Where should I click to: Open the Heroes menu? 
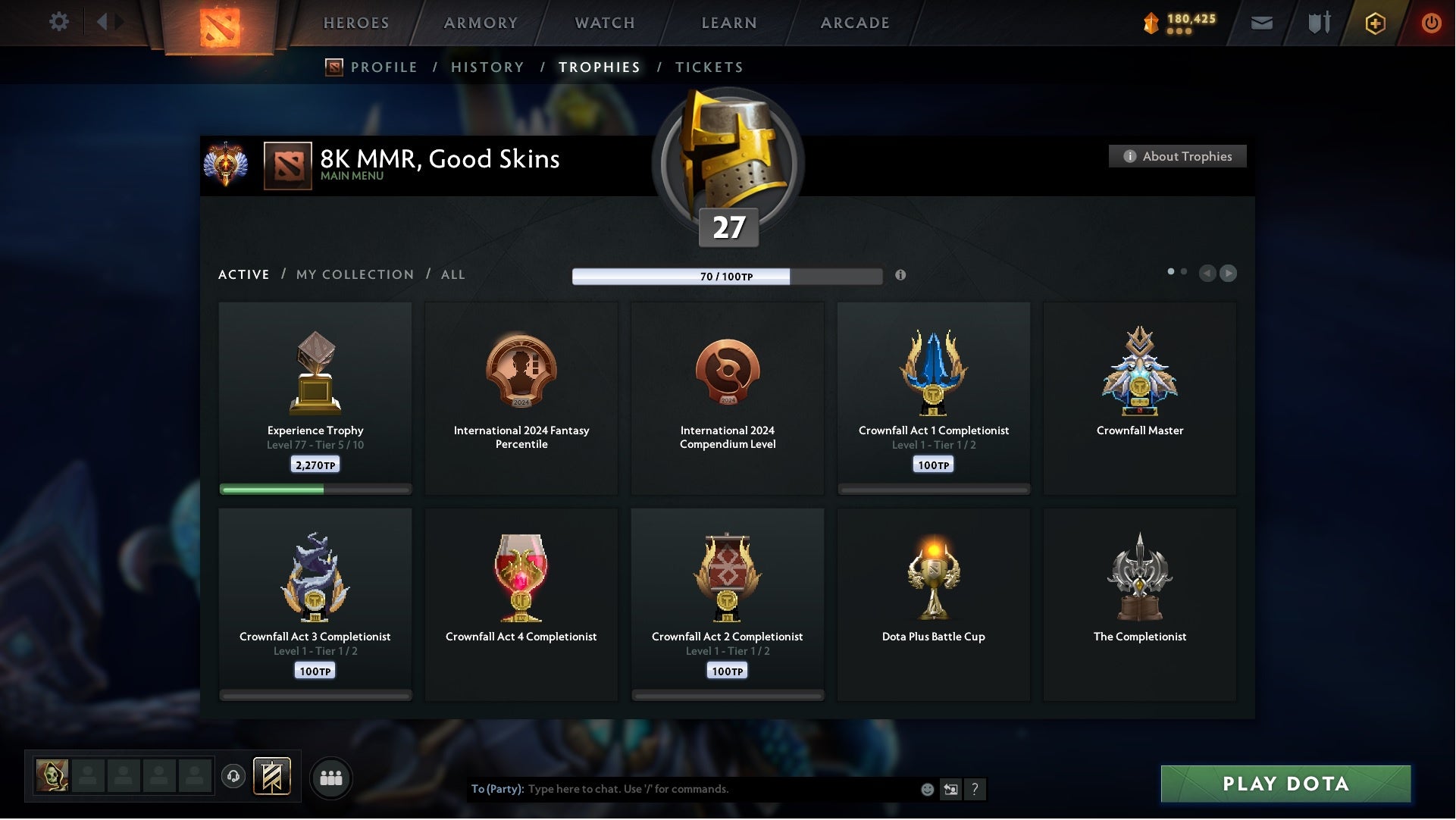click(356, 23)
